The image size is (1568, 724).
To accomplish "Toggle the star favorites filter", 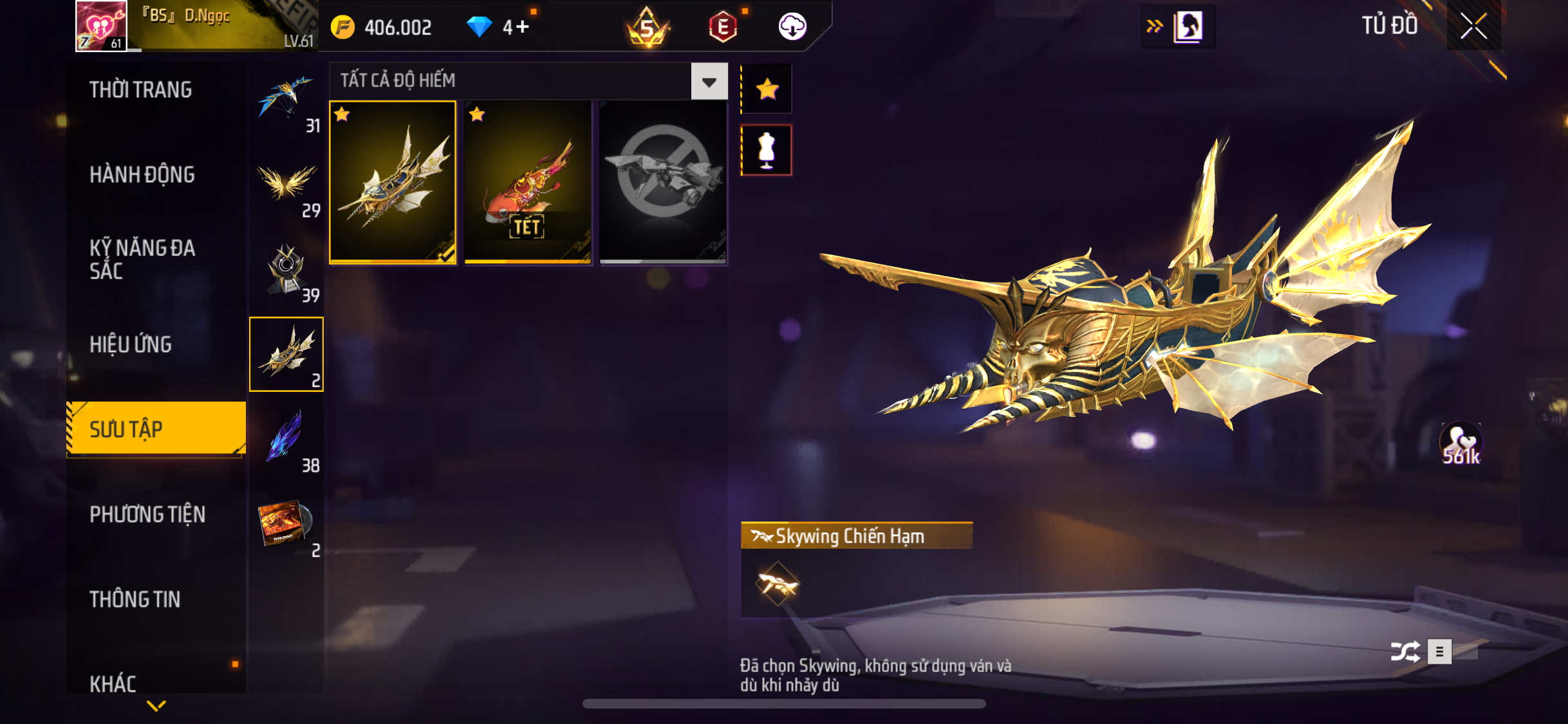I will (x=767, y=89).
